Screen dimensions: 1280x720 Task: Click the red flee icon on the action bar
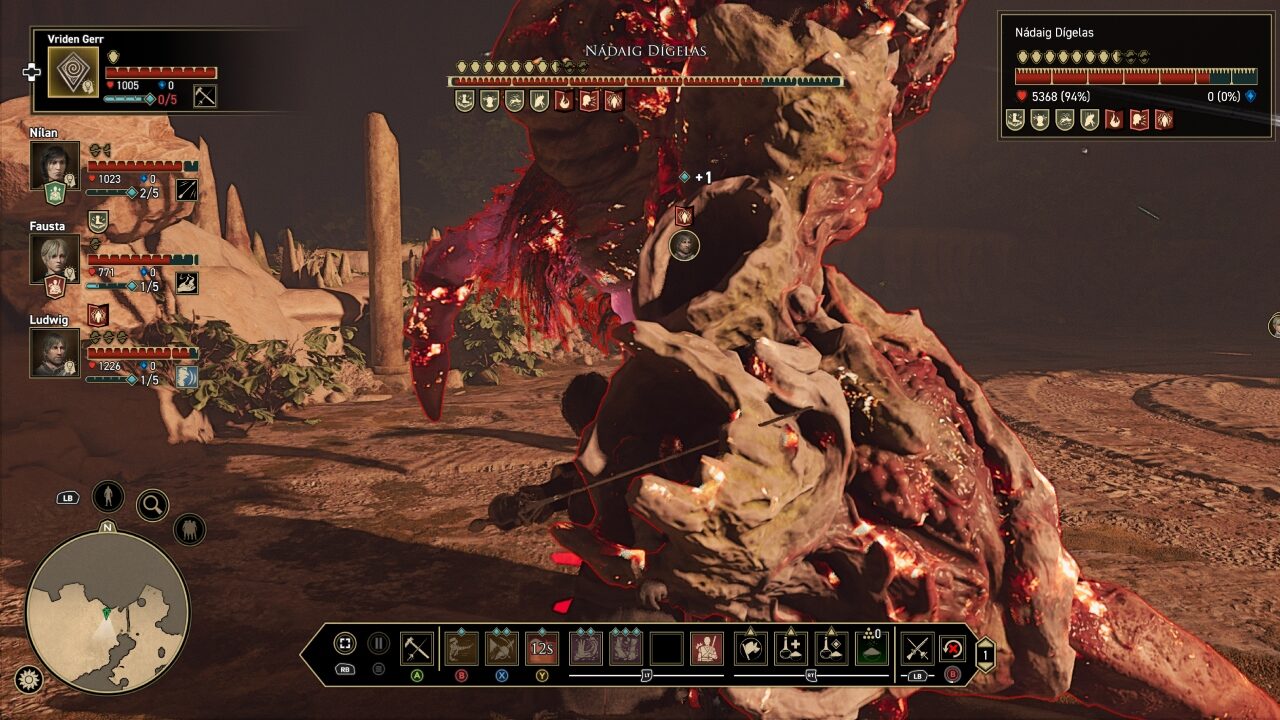(952, 648)
